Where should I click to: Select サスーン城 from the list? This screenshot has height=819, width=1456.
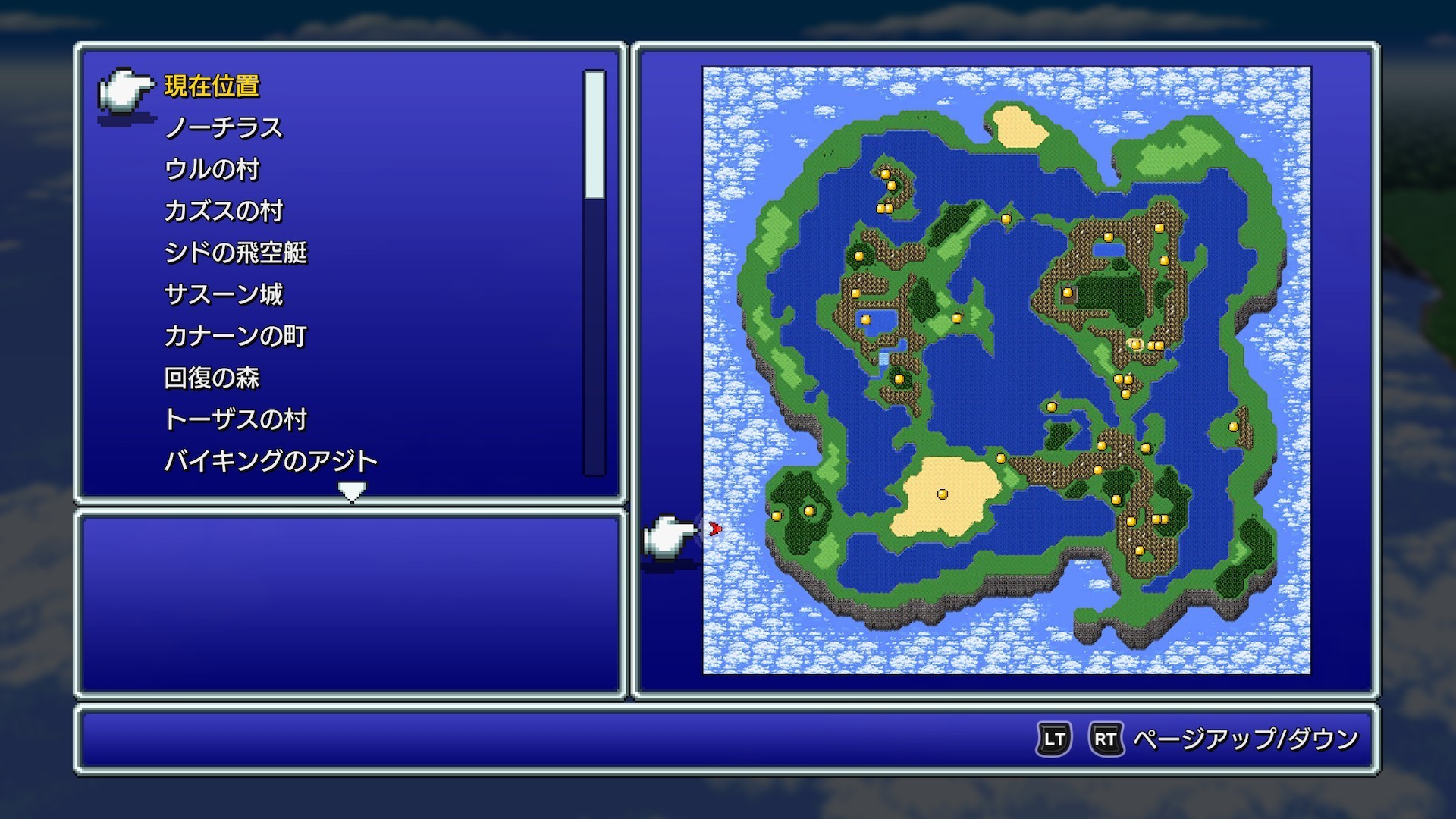[x=224, y=295]
